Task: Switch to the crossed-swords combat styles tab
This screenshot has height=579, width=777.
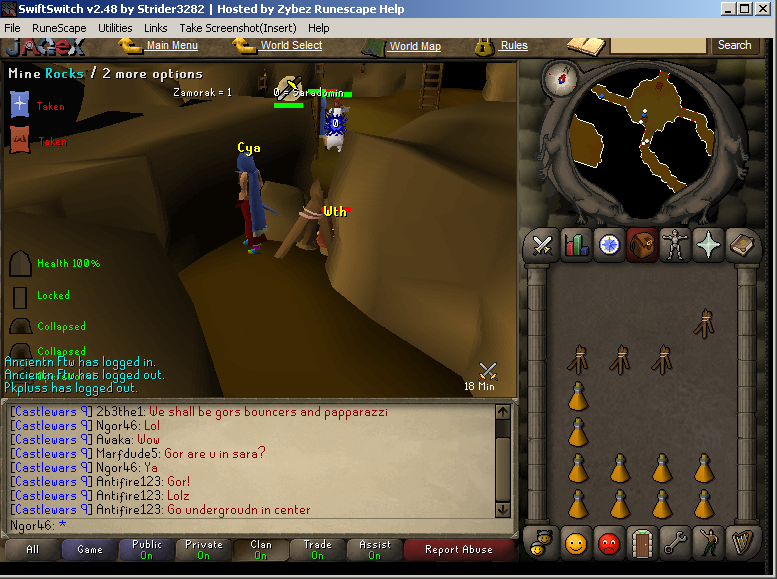Action: tap(543, 244)
